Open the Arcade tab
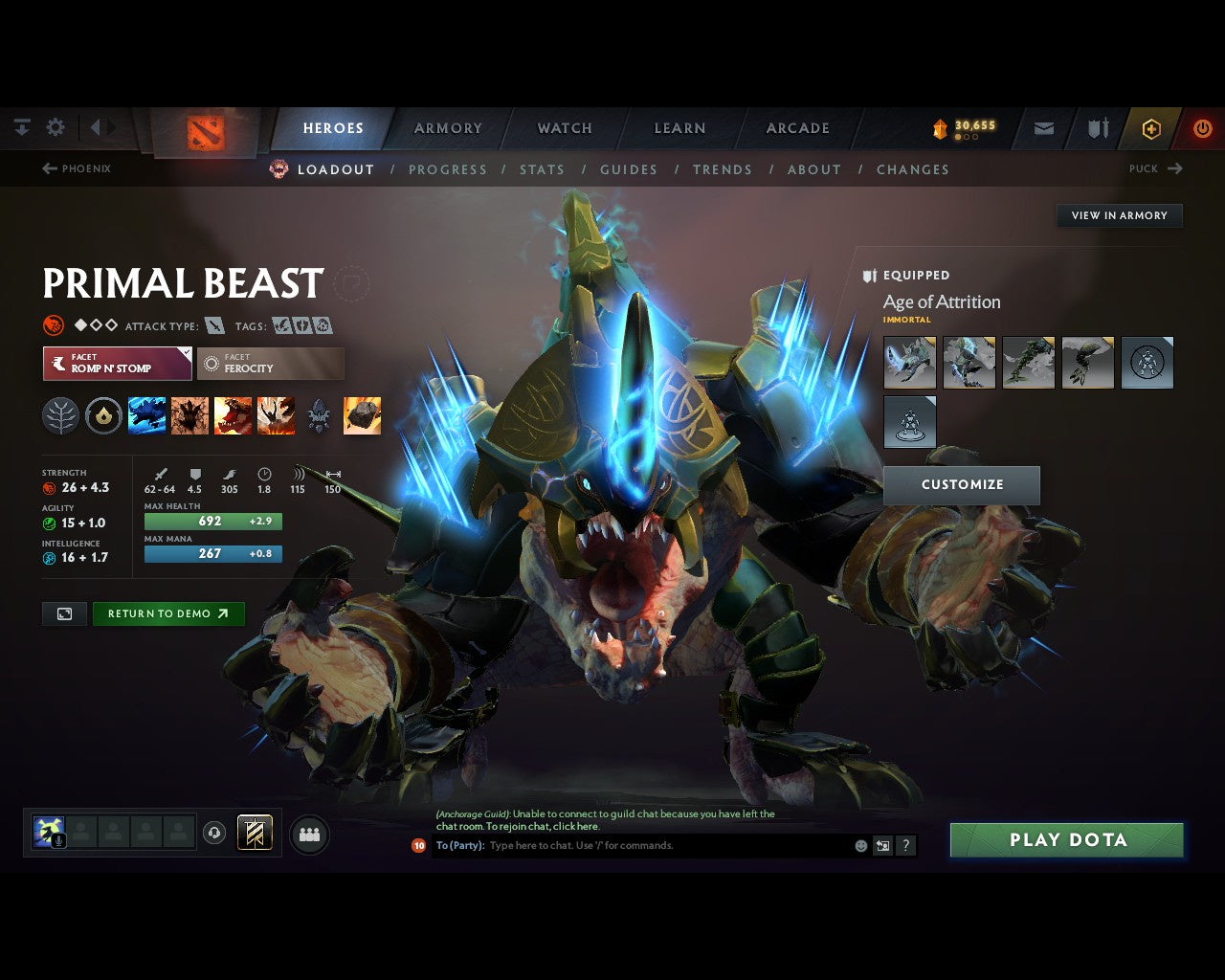Viewport: 1225px width, 980px height. pos(797,128)
